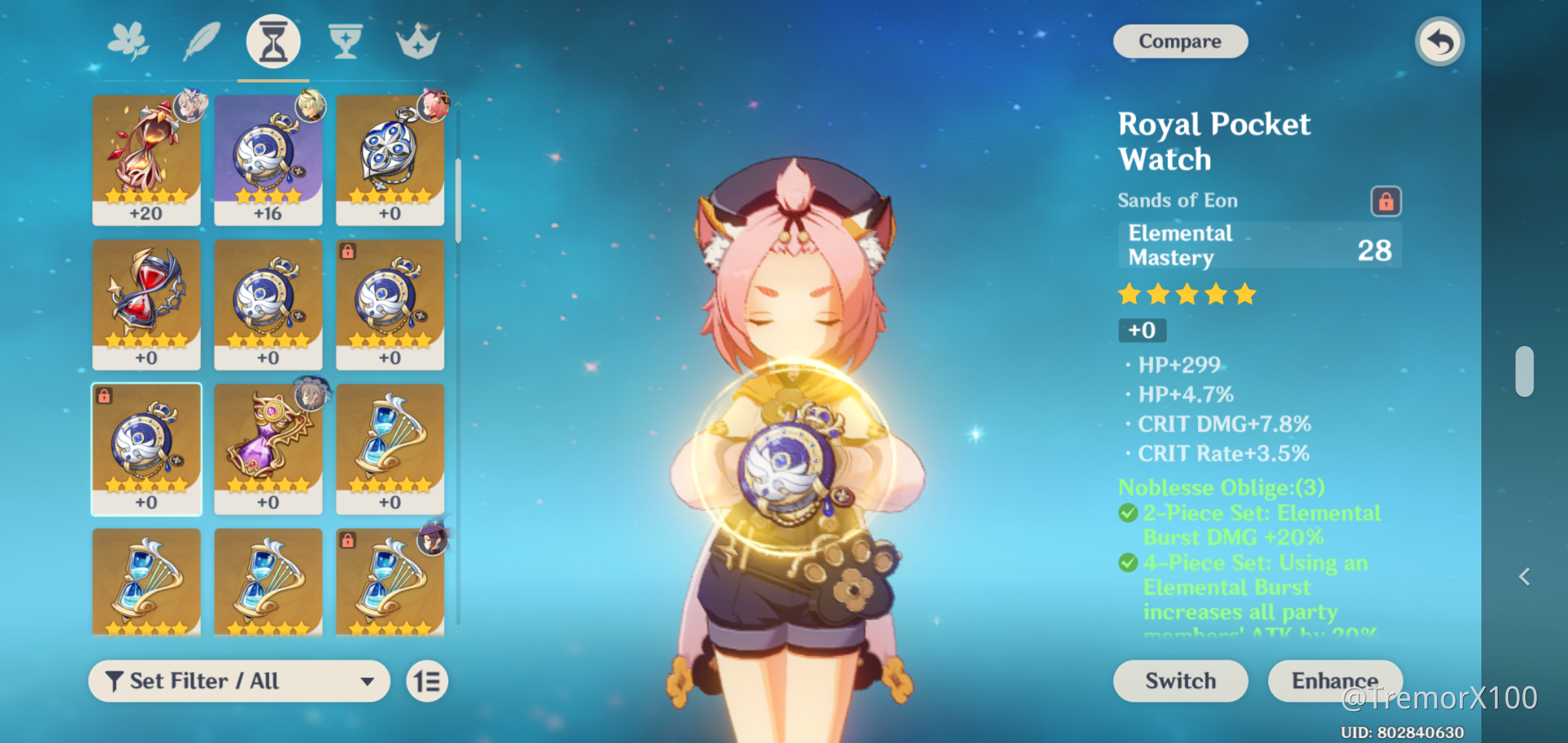Click the sort order list button
The height and width of the screenshot is (743, 1568).
(427, 681)
